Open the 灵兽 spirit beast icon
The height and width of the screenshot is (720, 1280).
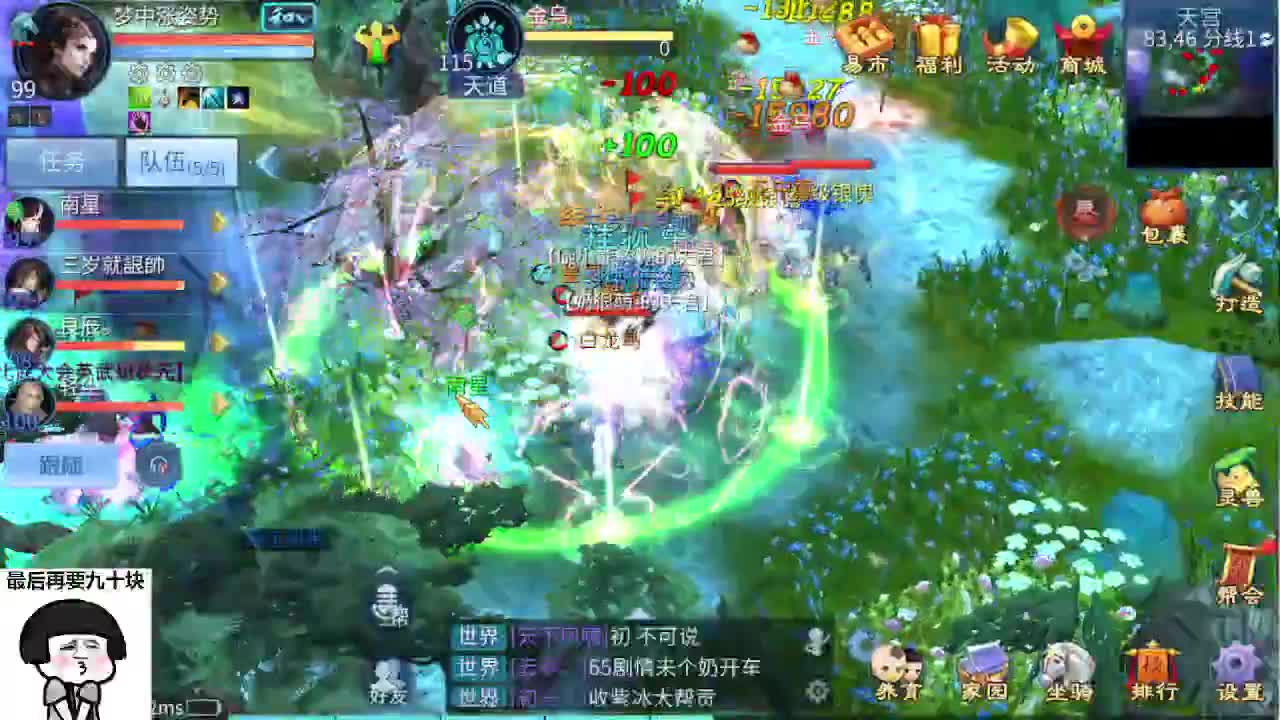click(1236, 480)
